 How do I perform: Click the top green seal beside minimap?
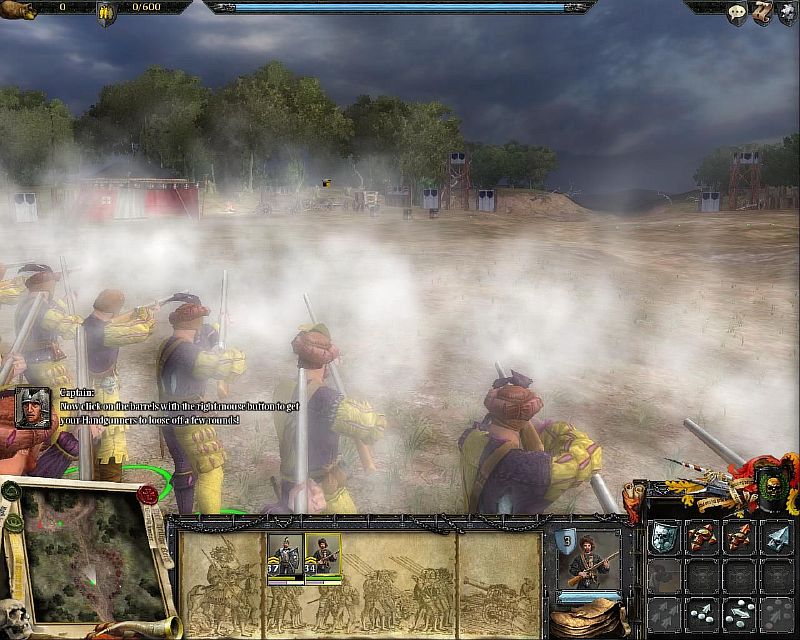(10, 492)
